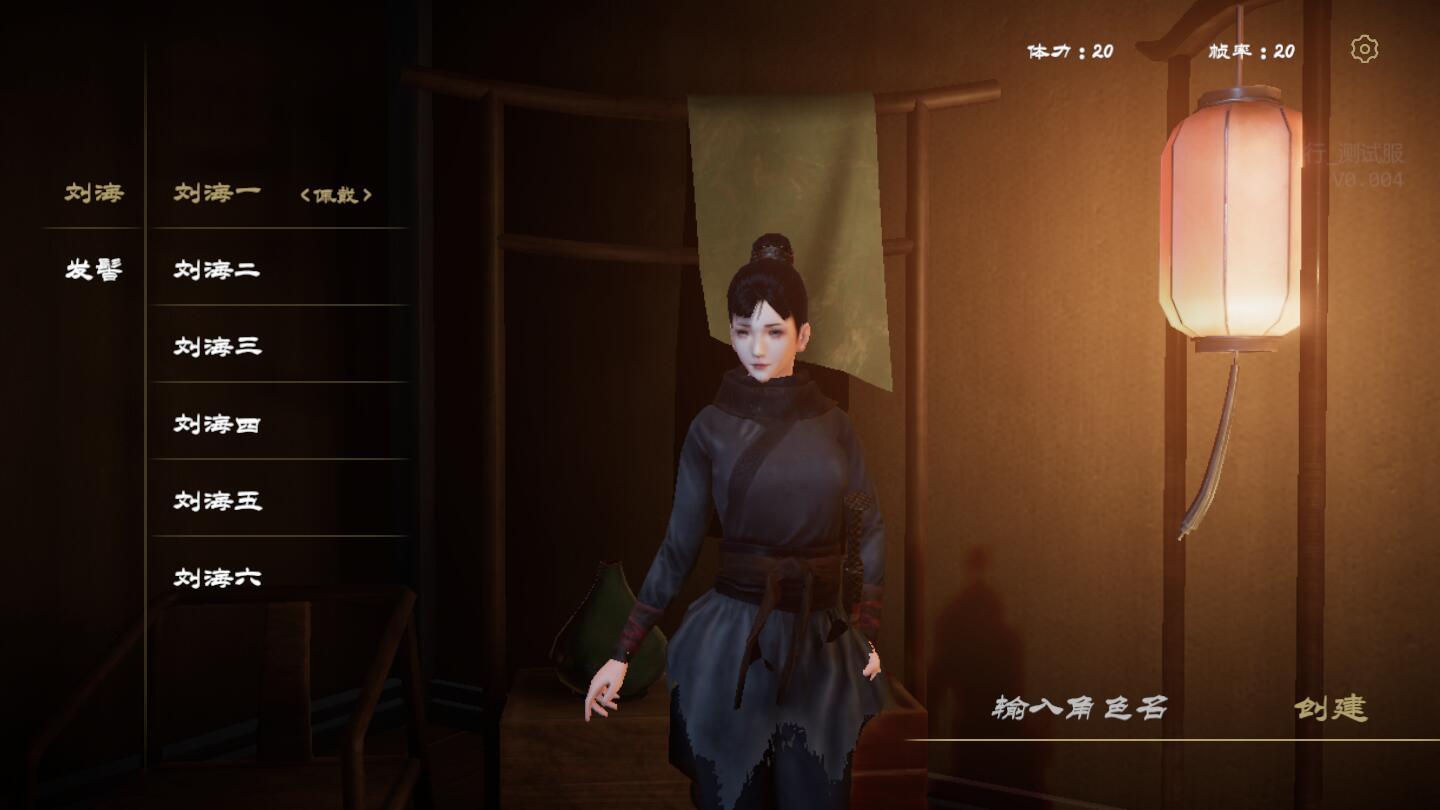This screenshot has height=810, width=1440.
Task: Create the character with 创建 button
Action: click(1331, 708)
